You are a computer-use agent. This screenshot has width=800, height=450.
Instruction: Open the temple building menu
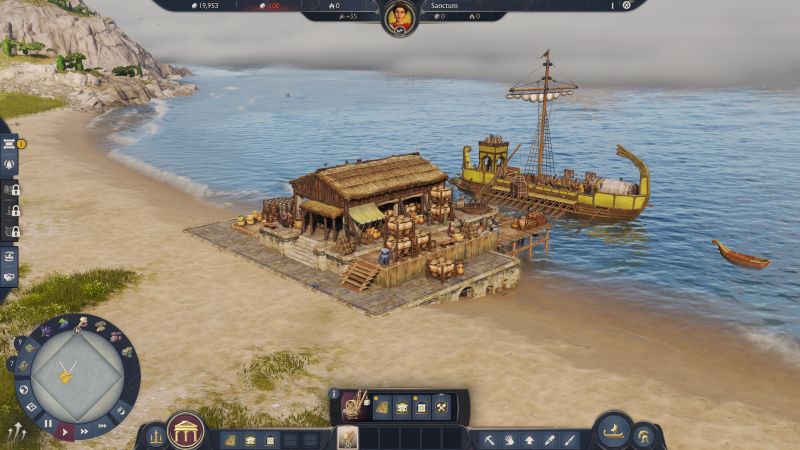(x=185, y=431)
